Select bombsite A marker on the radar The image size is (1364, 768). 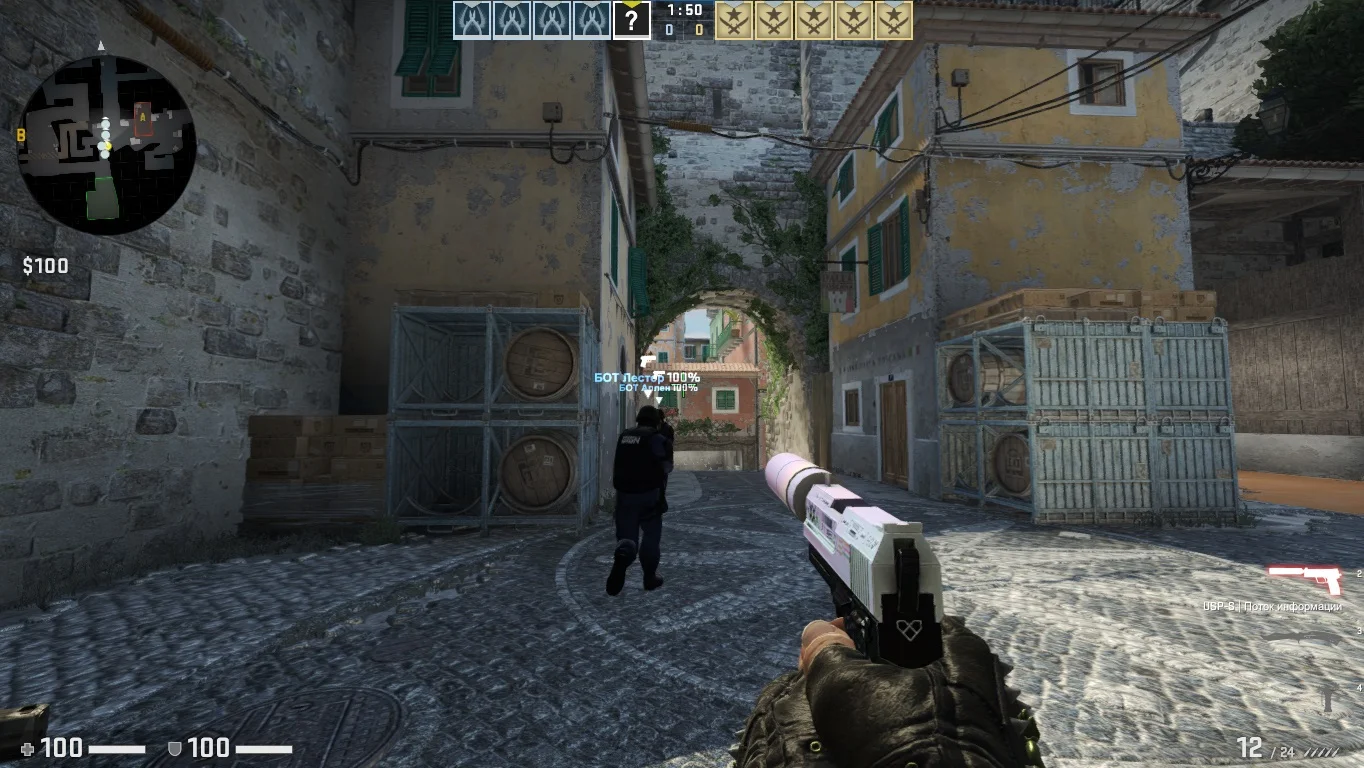pyautogui.click(x=143, y=116)
